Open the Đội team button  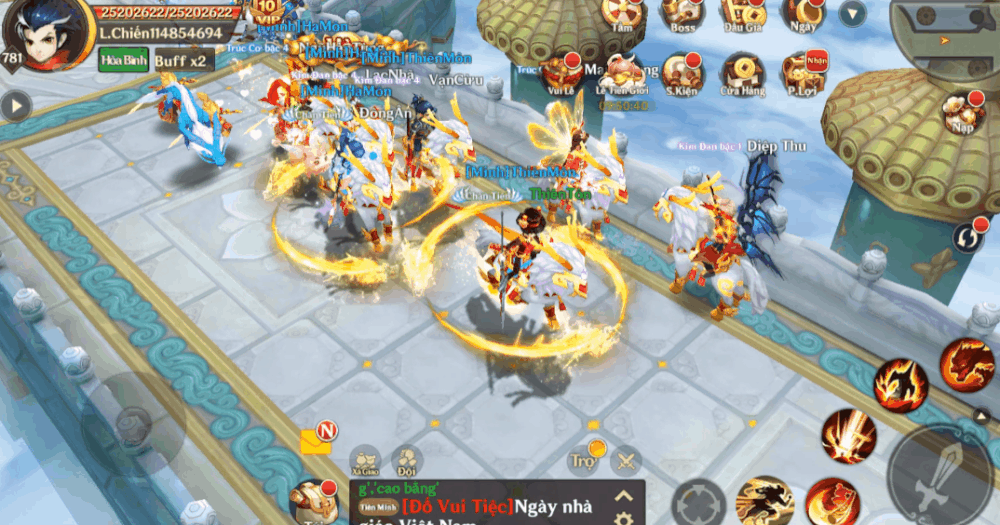coord(406,460)
